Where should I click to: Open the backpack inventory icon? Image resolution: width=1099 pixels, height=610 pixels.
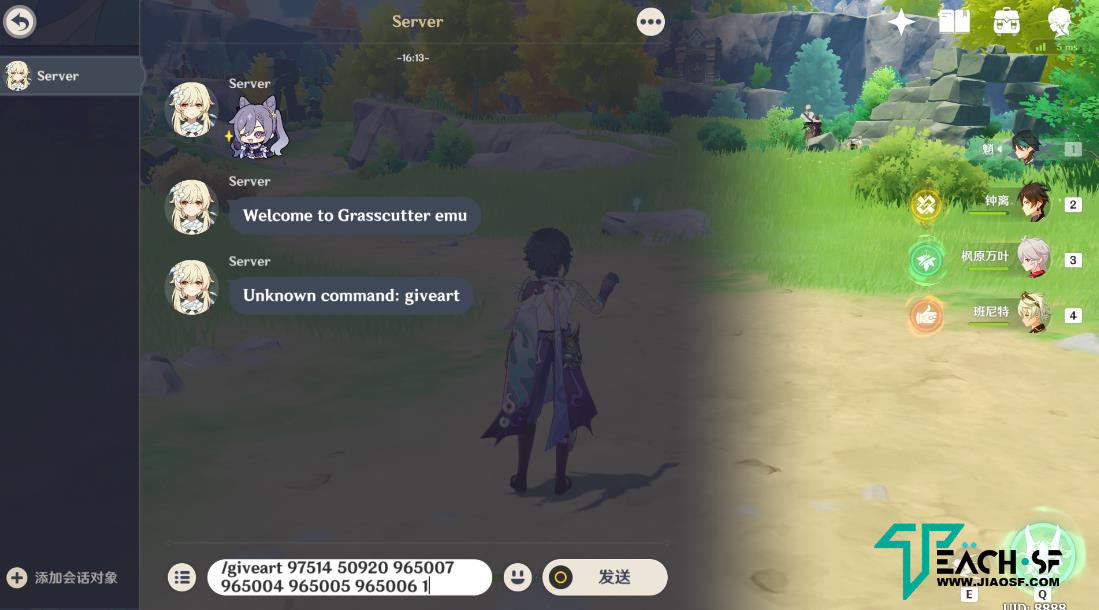(x=1006, y=21)
